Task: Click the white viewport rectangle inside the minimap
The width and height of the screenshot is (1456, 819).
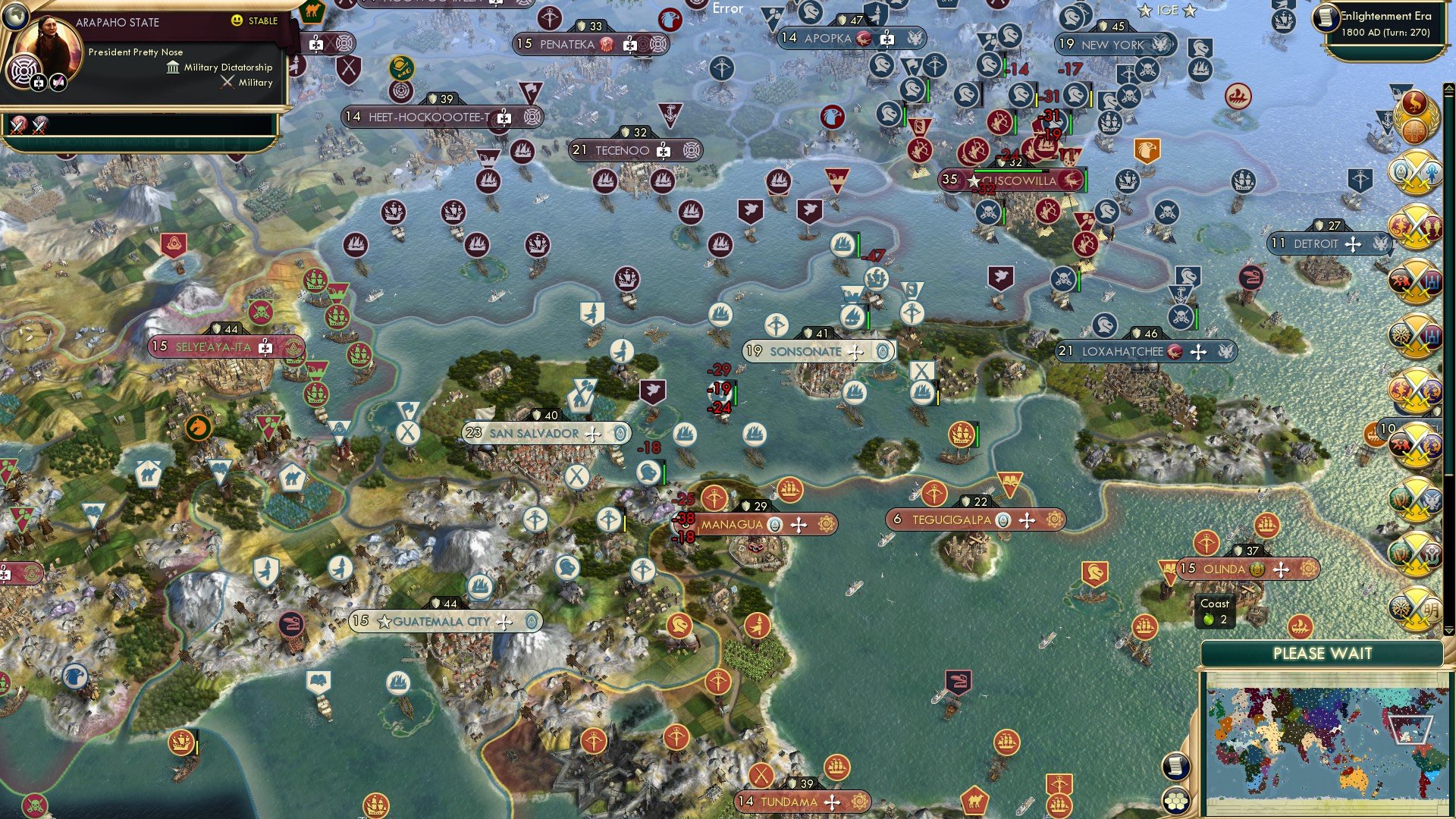Action: point(1410,729)
